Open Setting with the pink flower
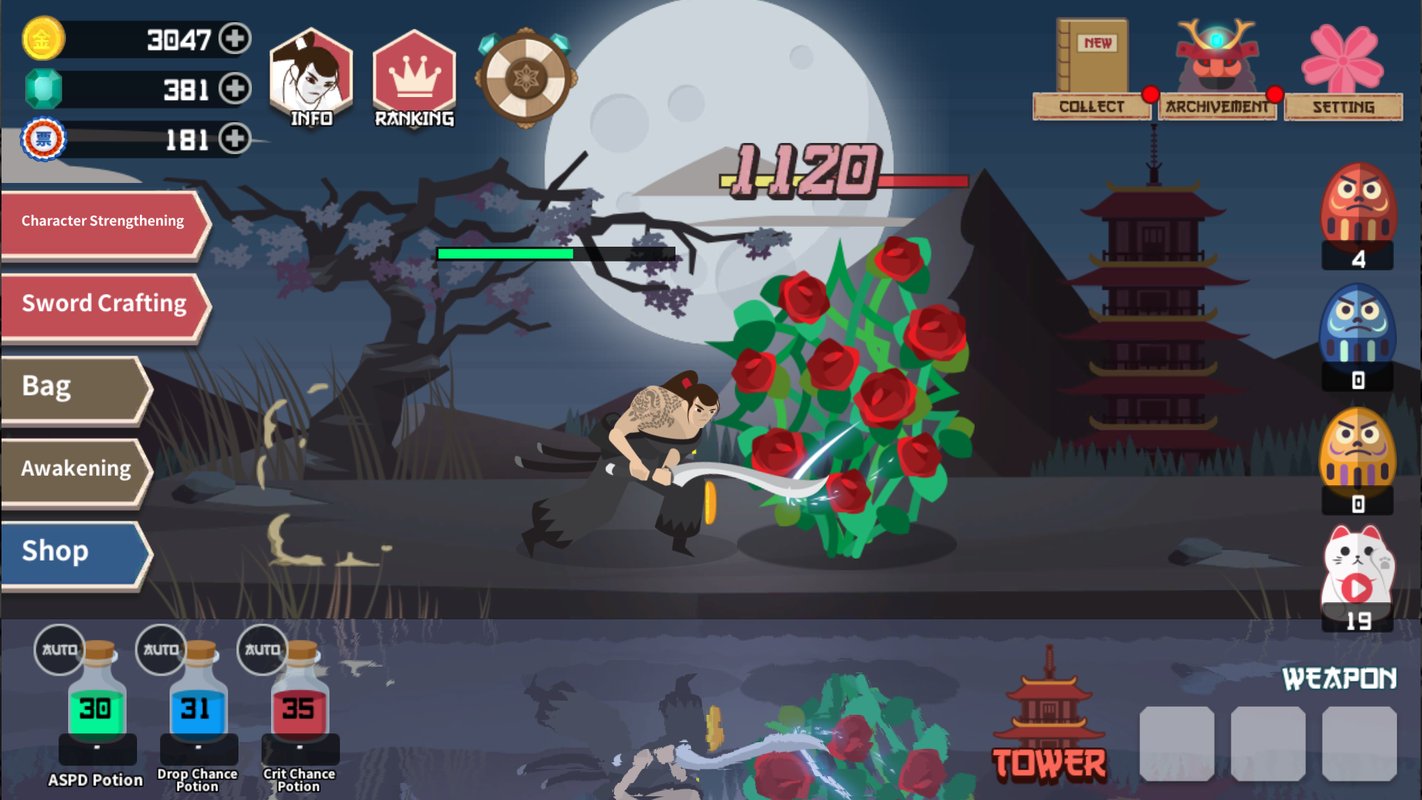This screenshot has height=800, width=1422. click(1343, 72)
